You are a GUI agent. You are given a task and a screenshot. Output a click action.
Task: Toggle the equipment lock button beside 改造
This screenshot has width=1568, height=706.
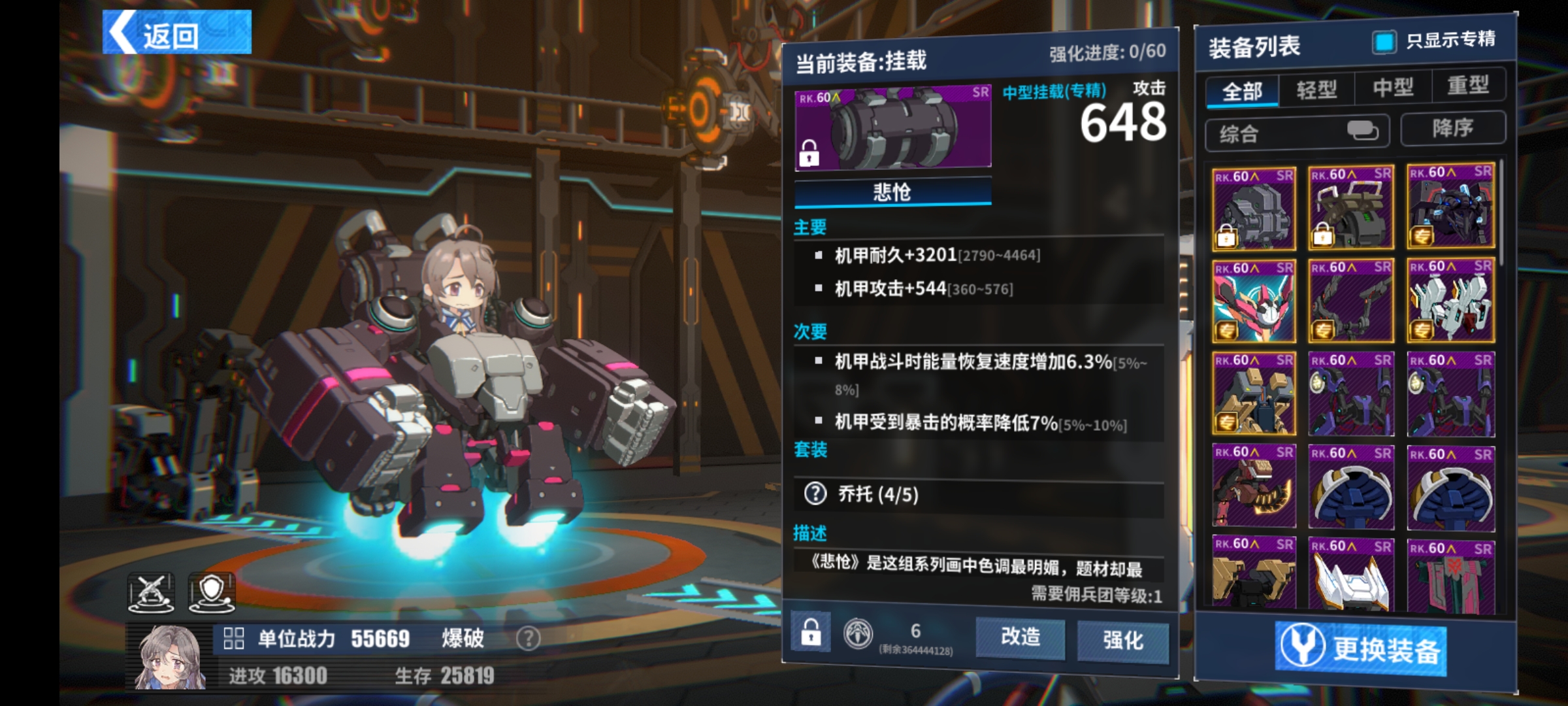(811, 632)
